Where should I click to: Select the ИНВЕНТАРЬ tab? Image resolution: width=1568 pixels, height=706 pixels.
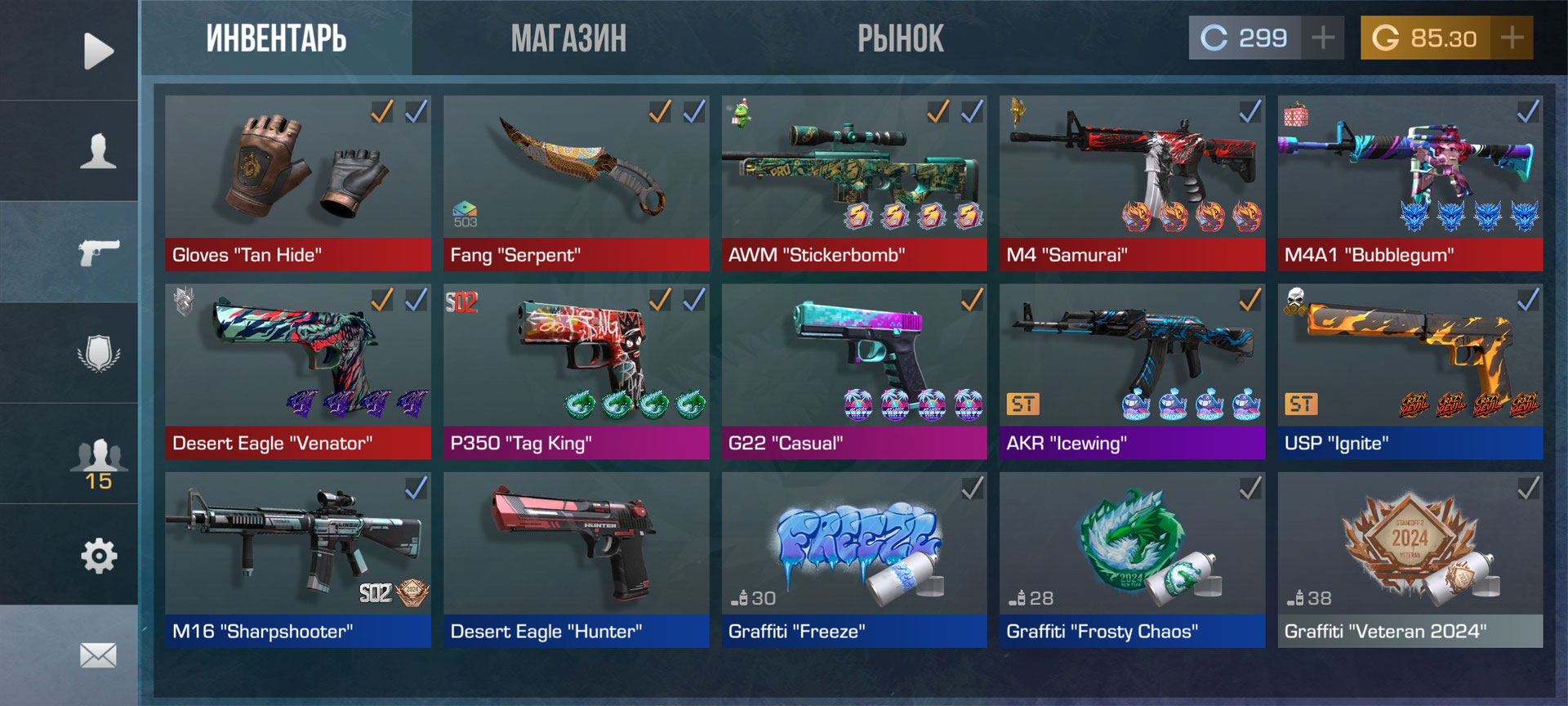pyautogui.click(x=276, y=38)
